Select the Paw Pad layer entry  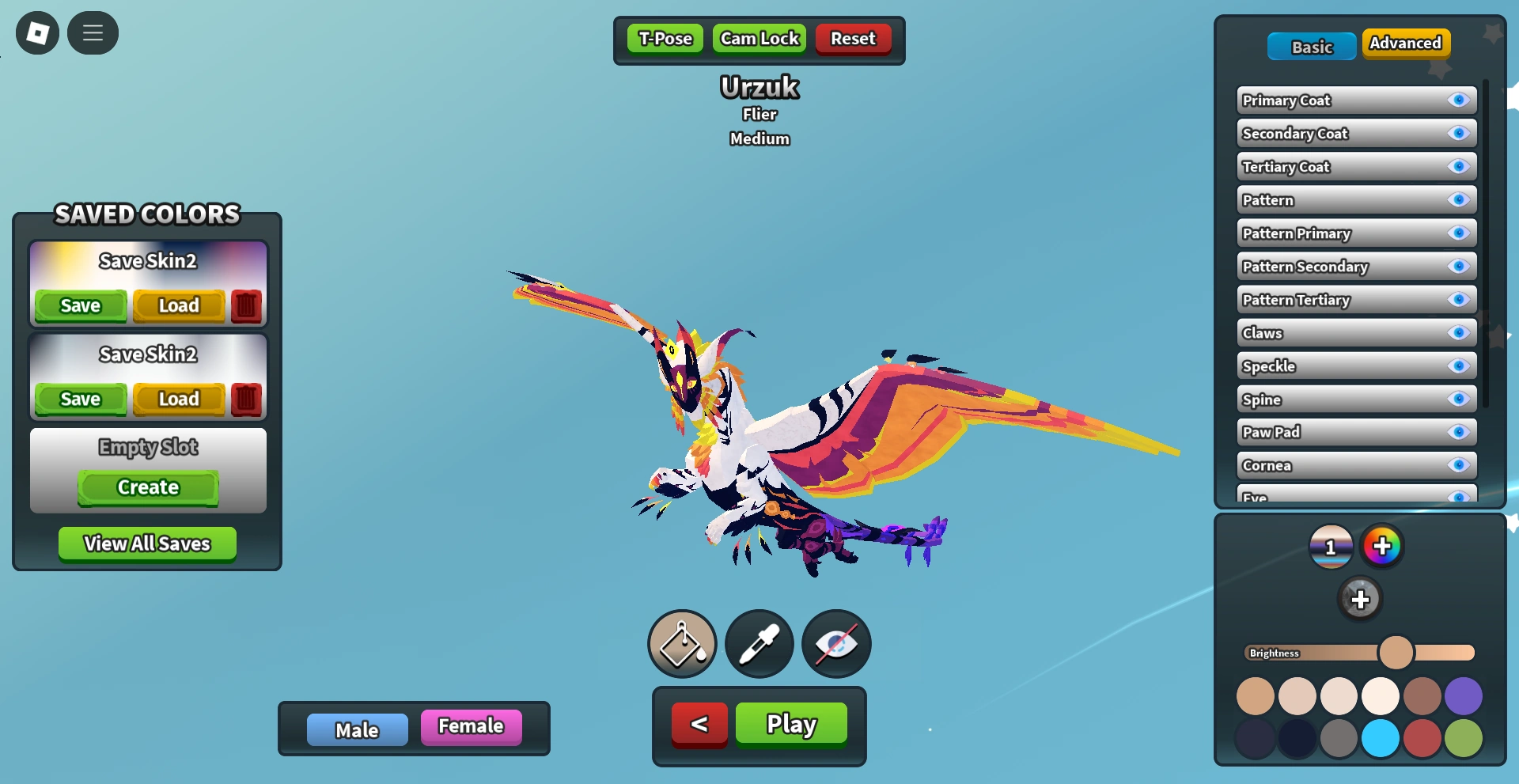[x=1345, y=432]
